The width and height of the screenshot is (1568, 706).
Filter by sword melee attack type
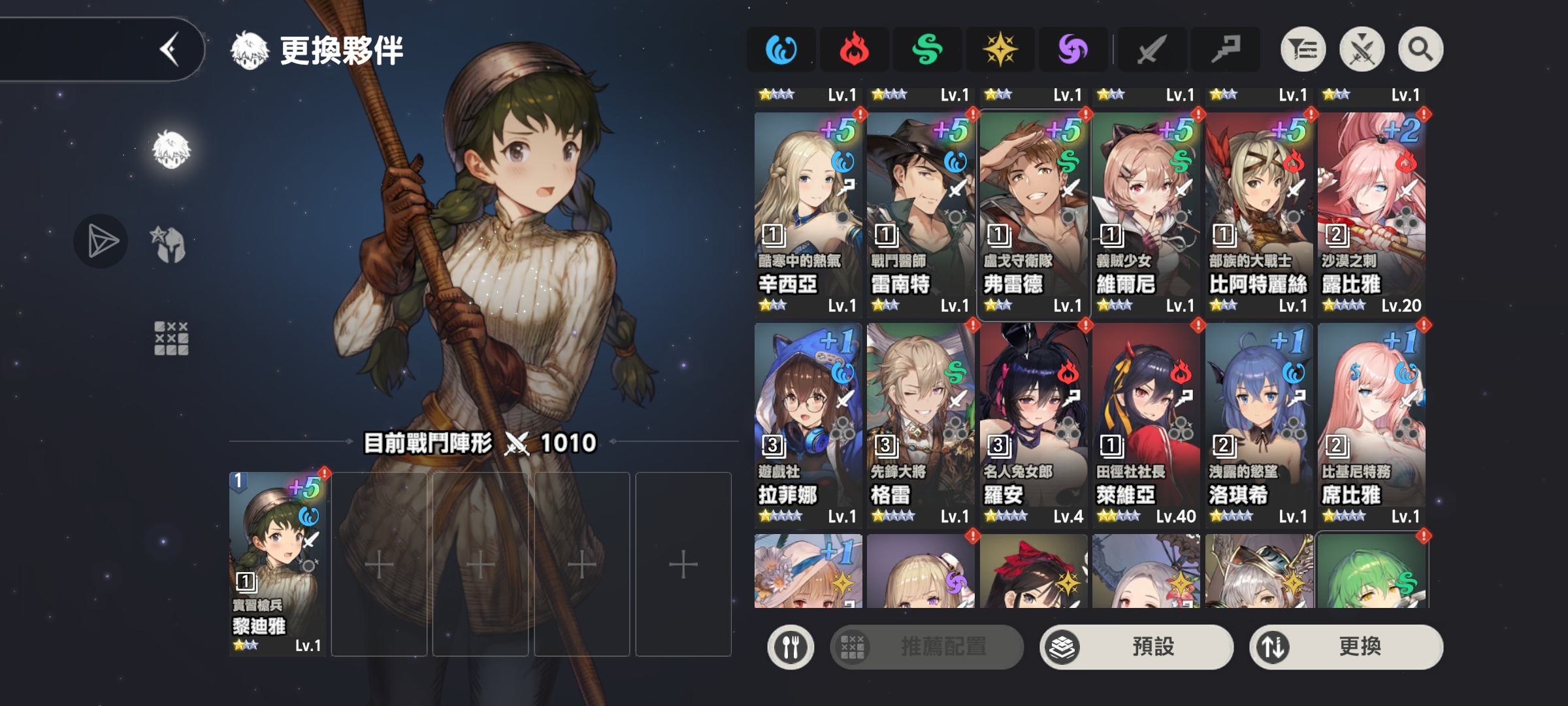1151,50
